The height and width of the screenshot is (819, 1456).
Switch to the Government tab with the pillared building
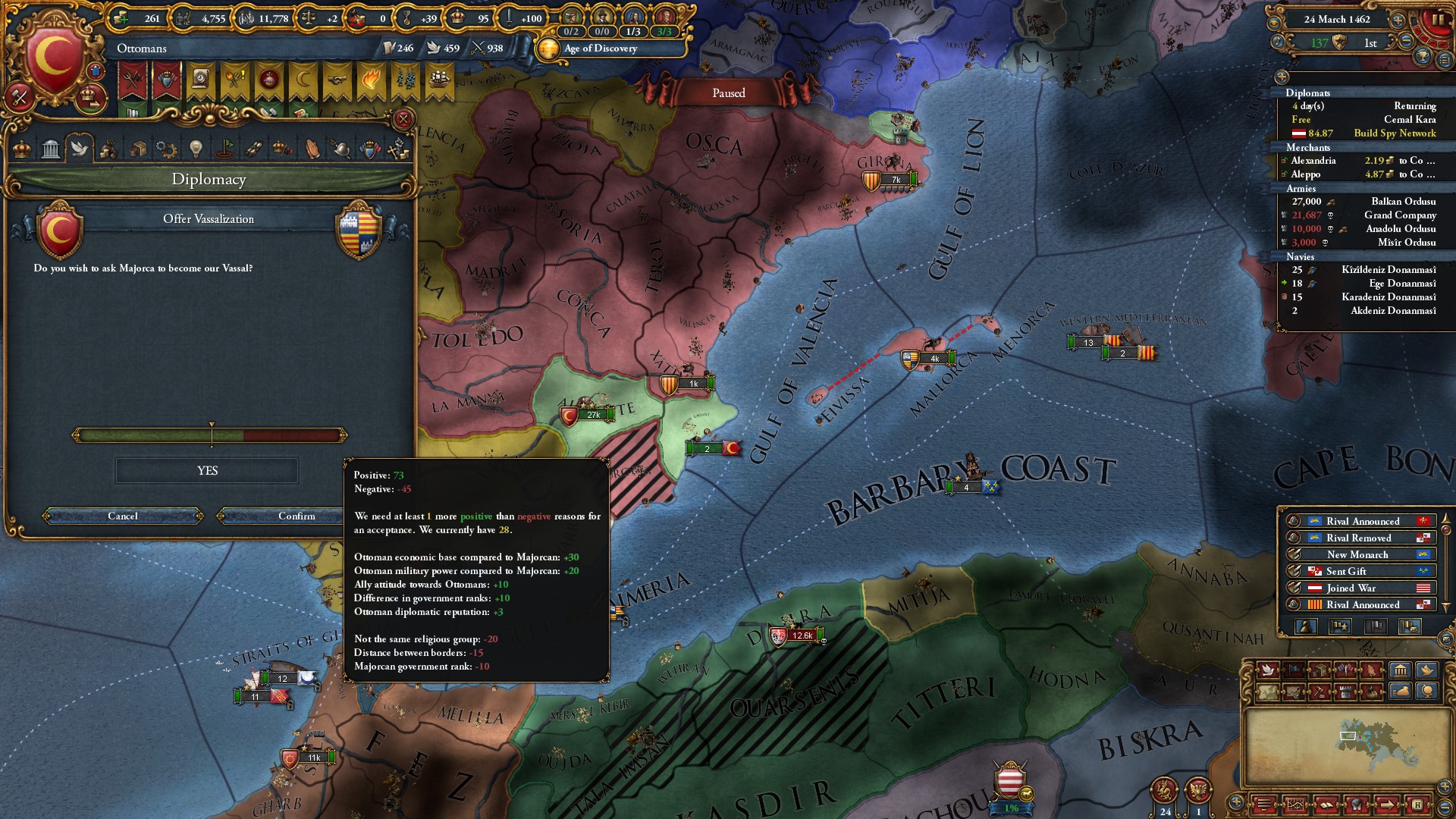click(51, 149)
